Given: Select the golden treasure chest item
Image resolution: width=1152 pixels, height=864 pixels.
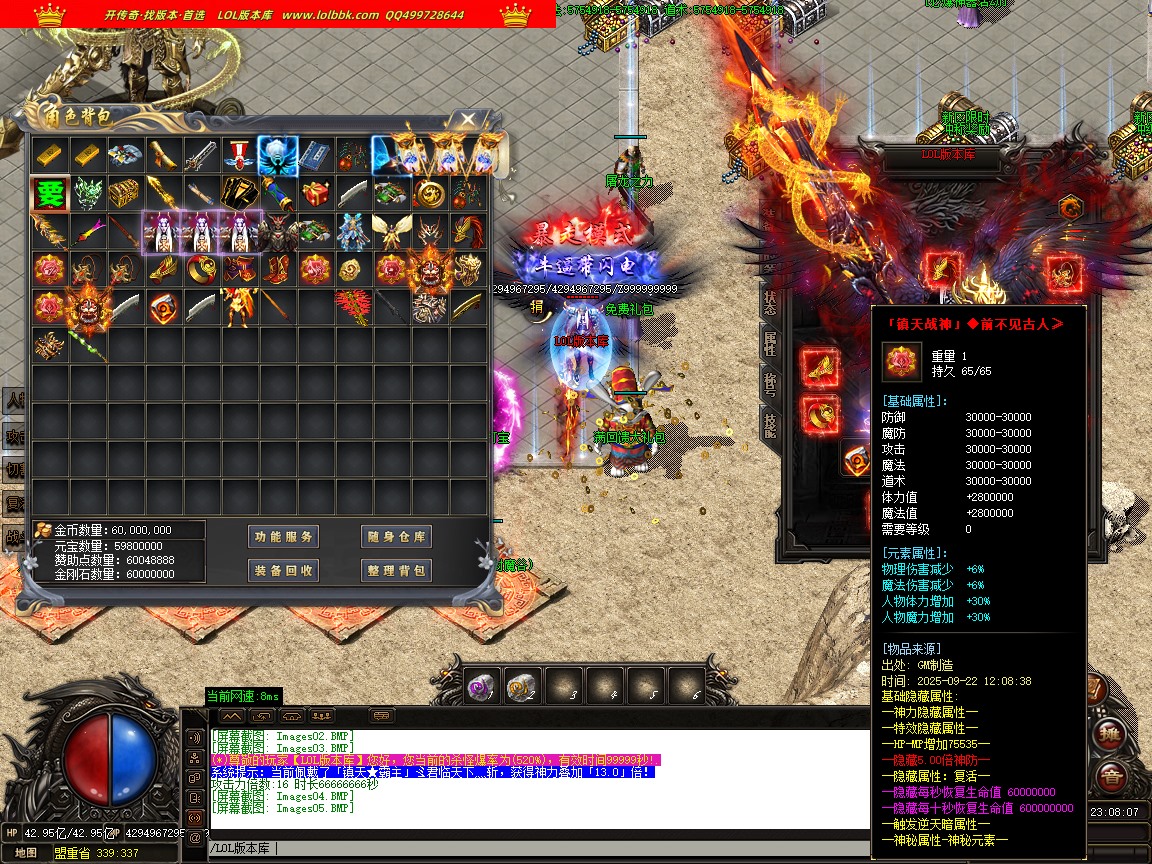Looking at the screenshot, I should [x=125, y=193].
